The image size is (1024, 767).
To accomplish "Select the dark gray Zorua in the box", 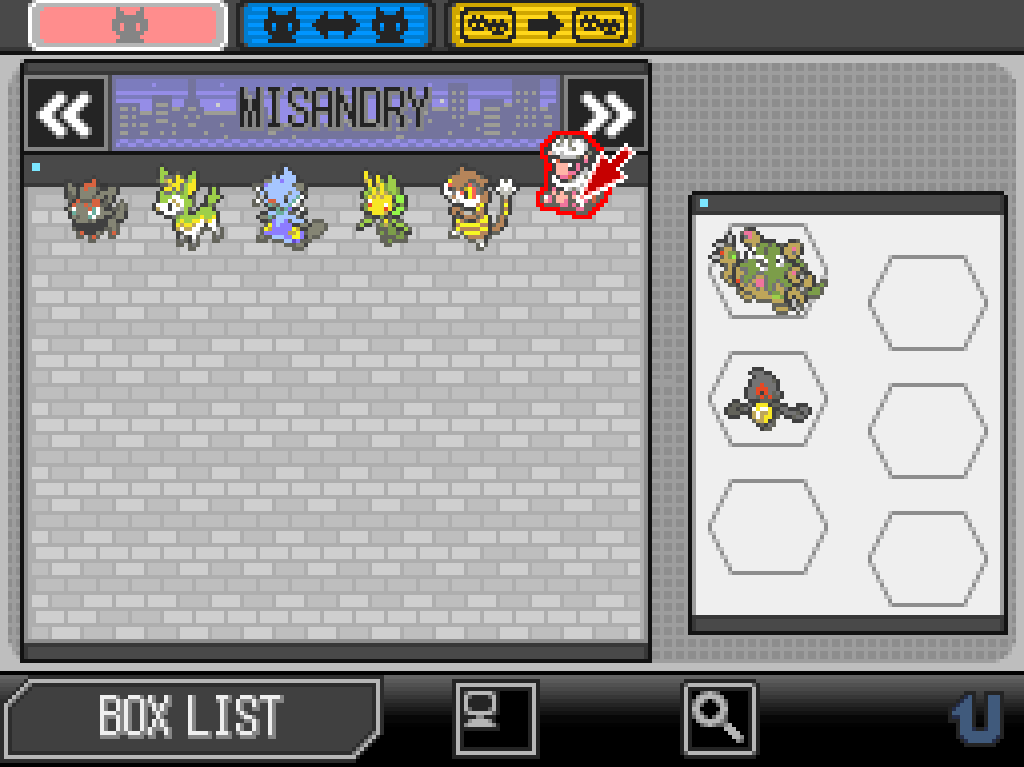I will click(x=95, y=208).
